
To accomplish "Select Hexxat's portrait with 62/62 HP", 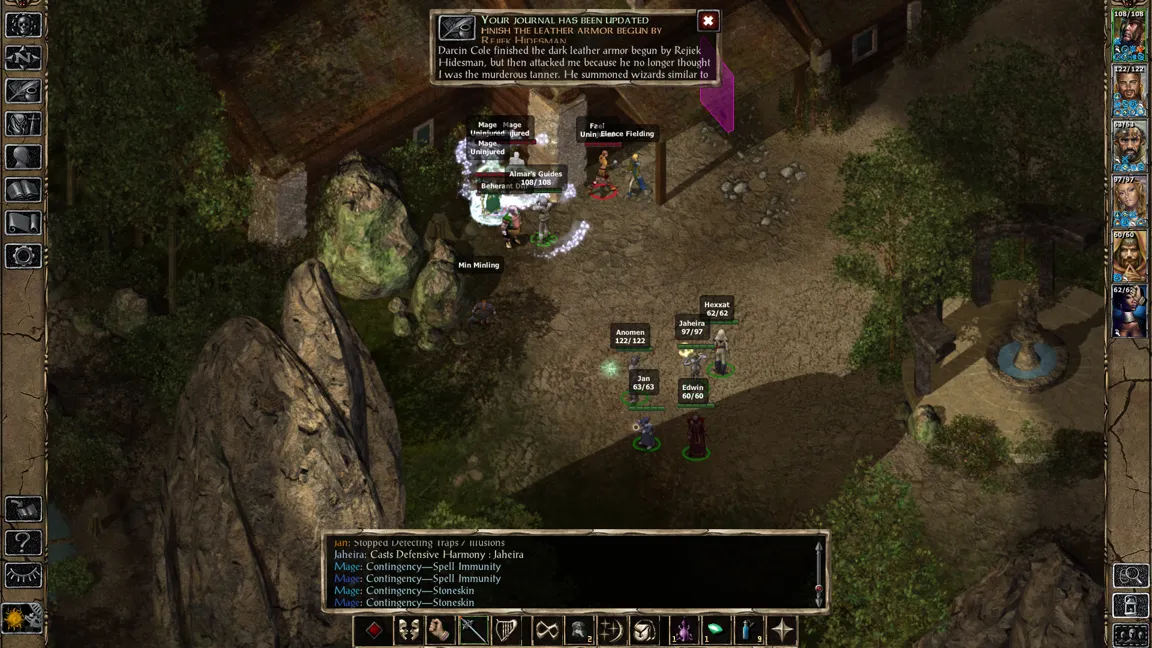I will [1129, 311].
